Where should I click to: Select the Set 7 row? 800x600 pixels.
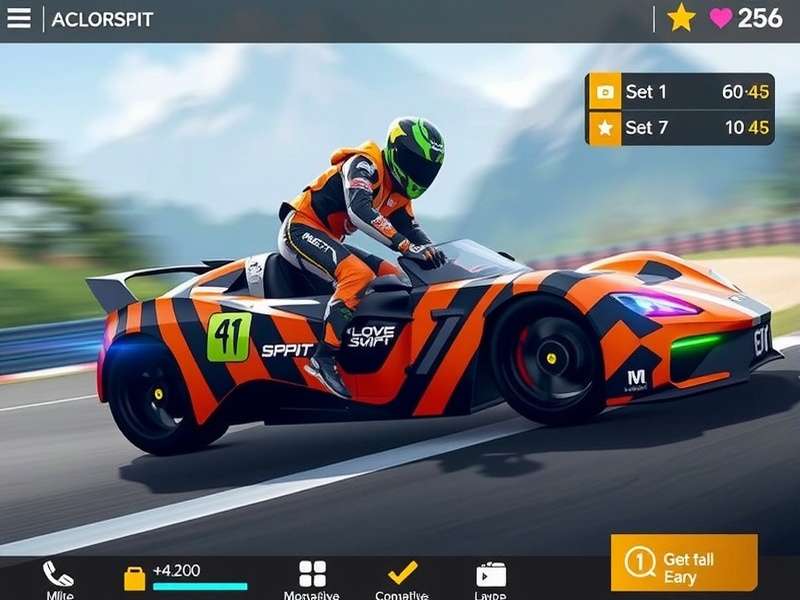pos(681,128)
